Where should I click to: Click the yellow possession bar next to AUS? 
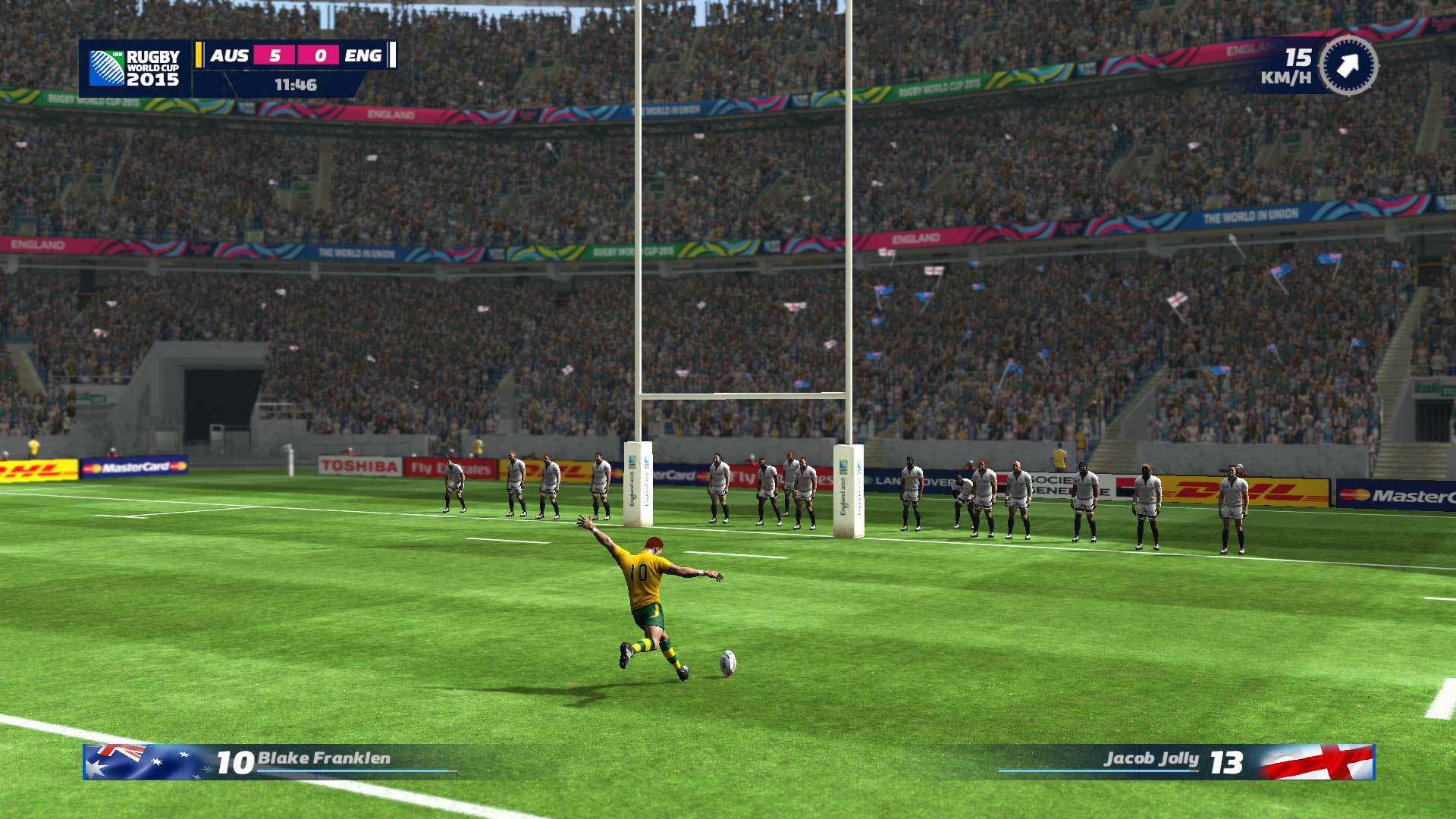tap(199, 55)
